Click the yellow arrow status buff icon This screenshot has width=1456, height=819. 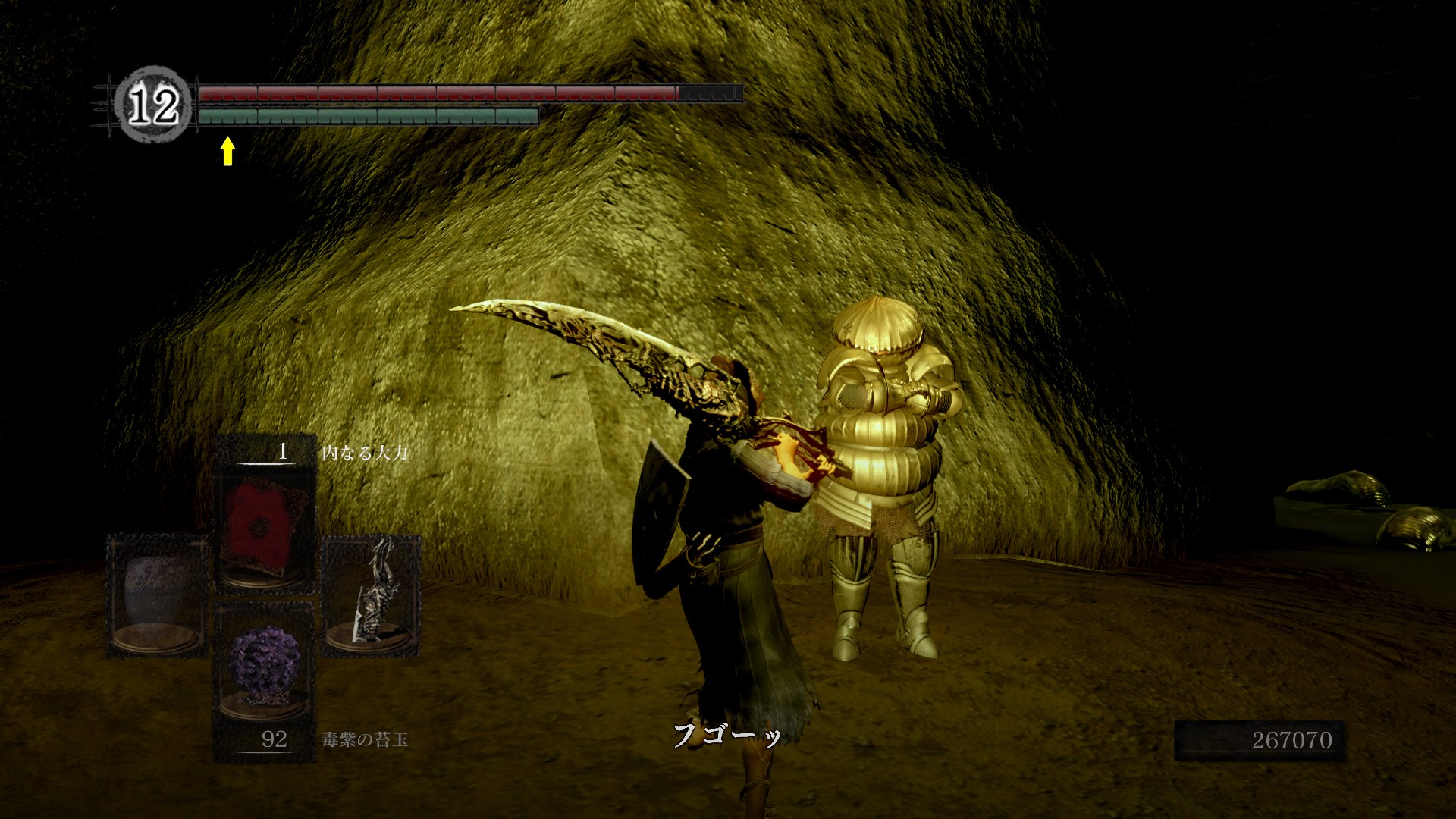tap(227, 150)
